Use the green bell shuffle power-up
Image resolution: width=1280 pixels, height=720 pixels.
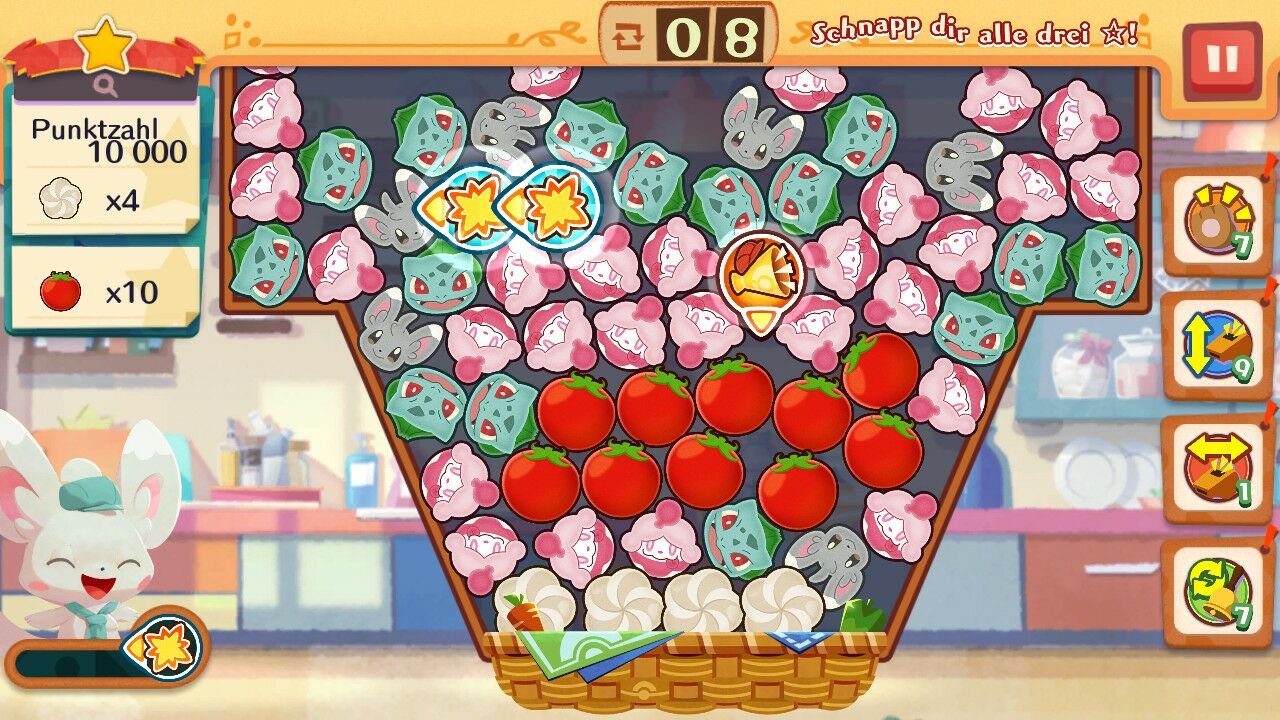pos(1217,592)
